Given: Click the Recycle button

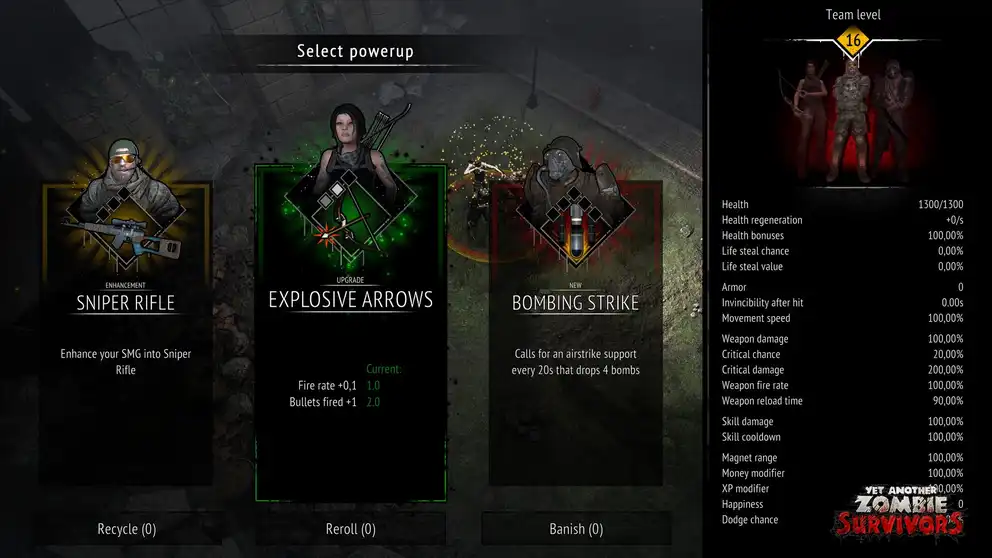Looking at the screenshot, I should [x=126, y=529].
